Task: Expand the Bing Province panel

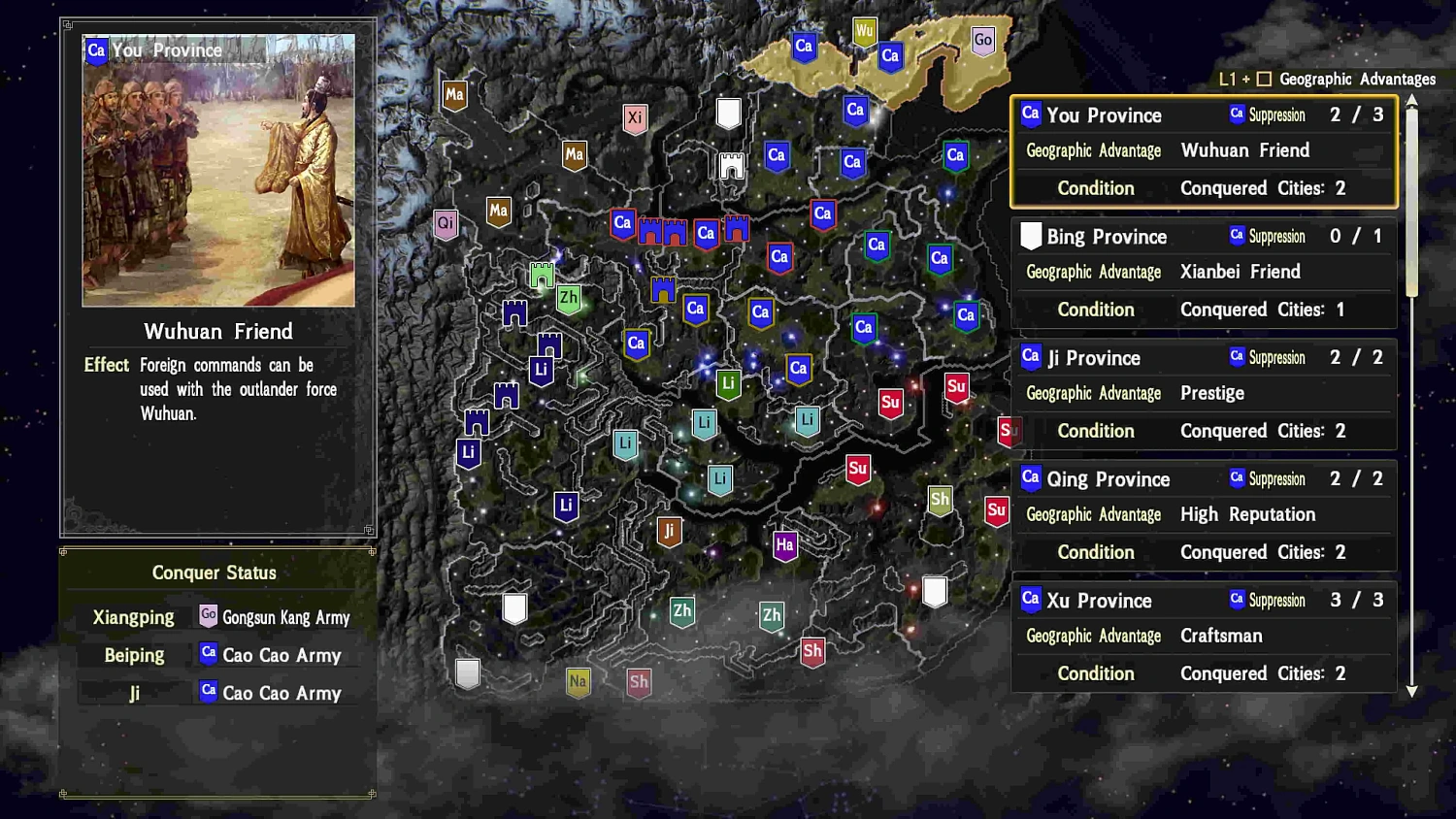Action: click(1107, 236)
